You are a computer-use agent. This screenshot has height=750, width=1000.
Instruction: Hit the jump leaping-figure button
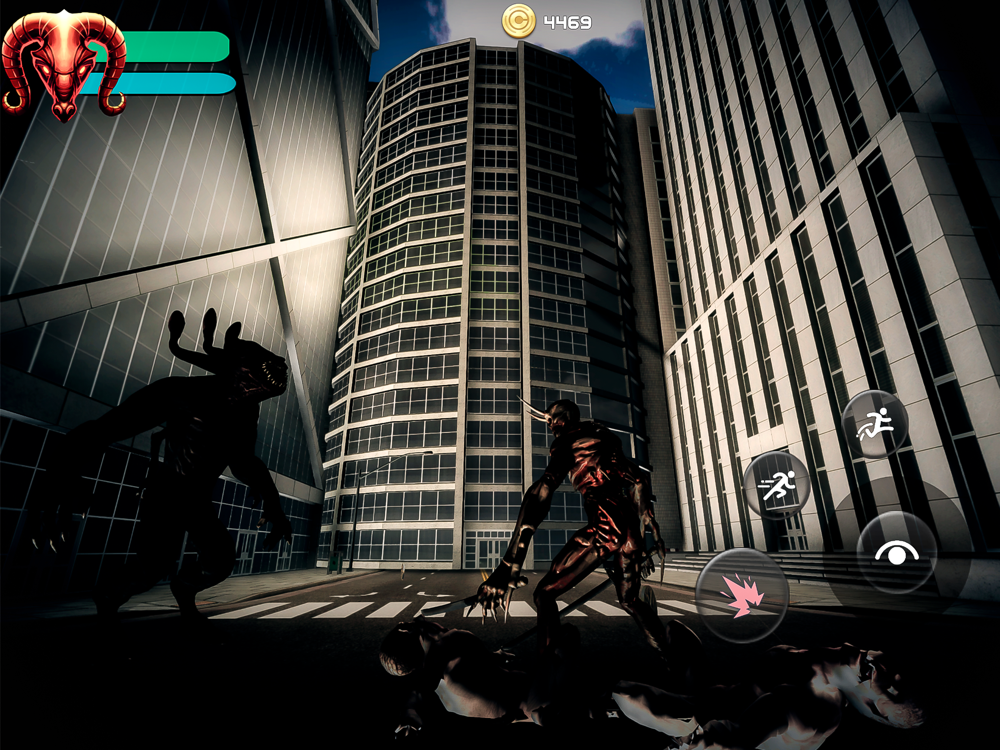point(874,424)
